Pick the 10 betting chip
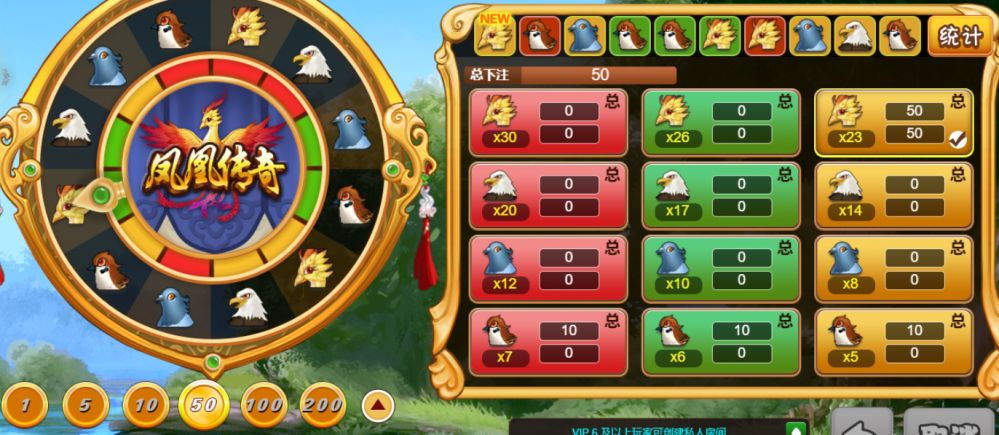Screen dimensions: 999x435 pyautogui.click(x=146, y=404)
